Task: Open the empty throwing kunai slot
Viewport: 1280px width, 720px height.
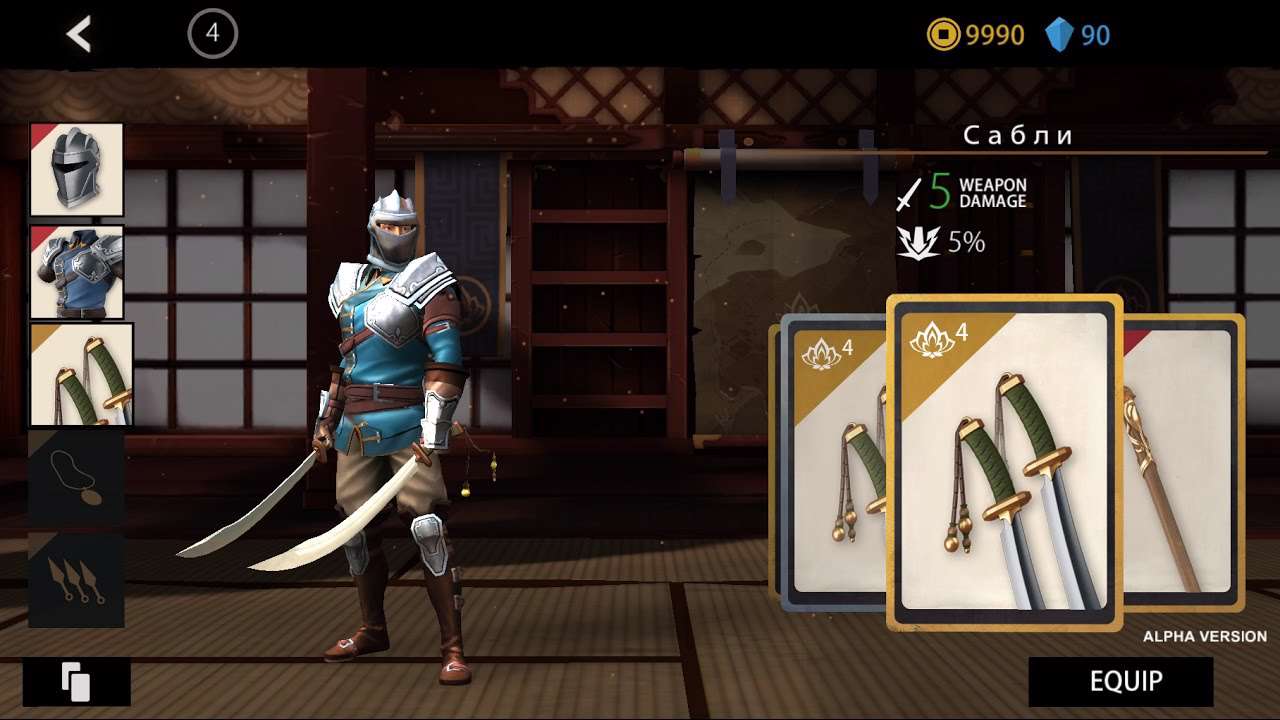Action: pos(77,580)
